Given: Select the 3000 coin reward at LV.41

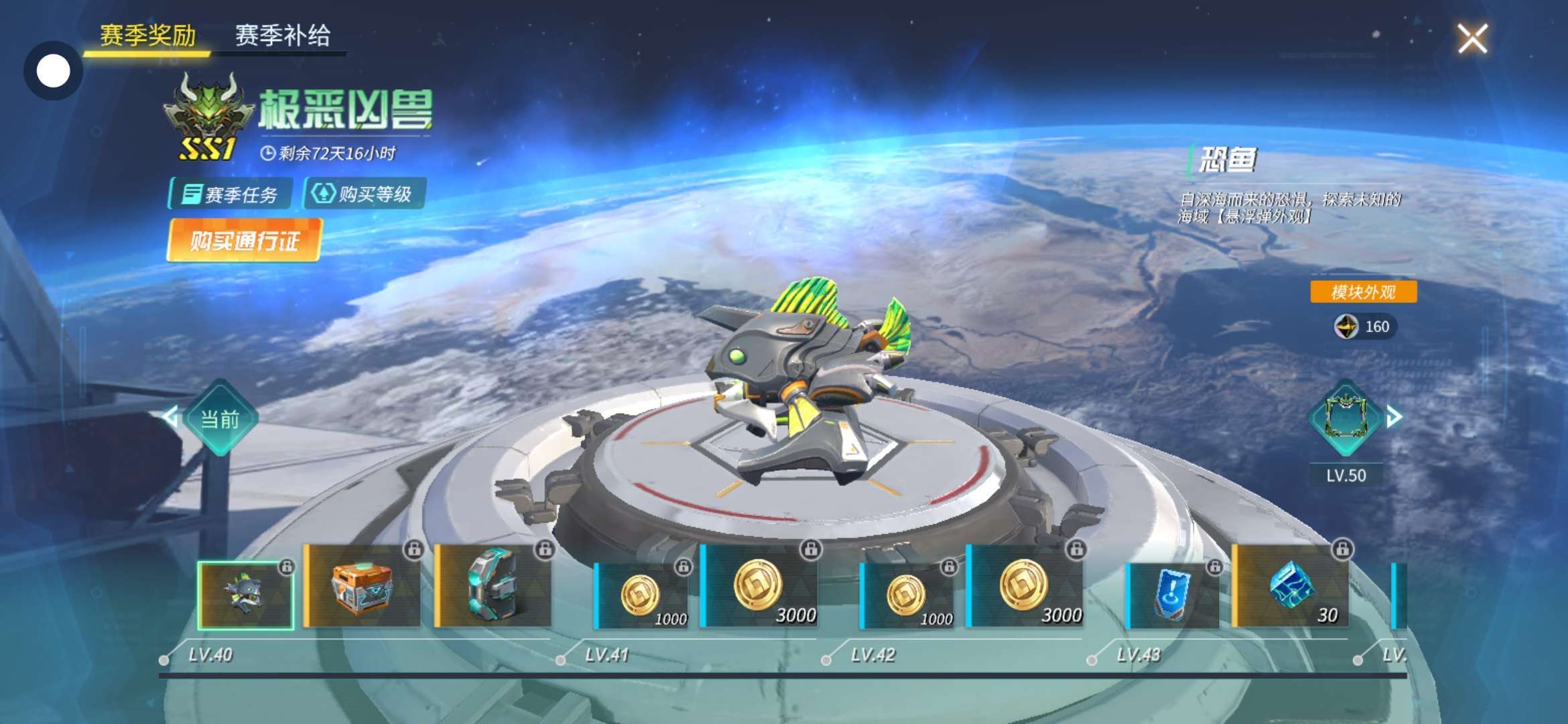Looking at the screenshot, I should click(x=759, y=587).
